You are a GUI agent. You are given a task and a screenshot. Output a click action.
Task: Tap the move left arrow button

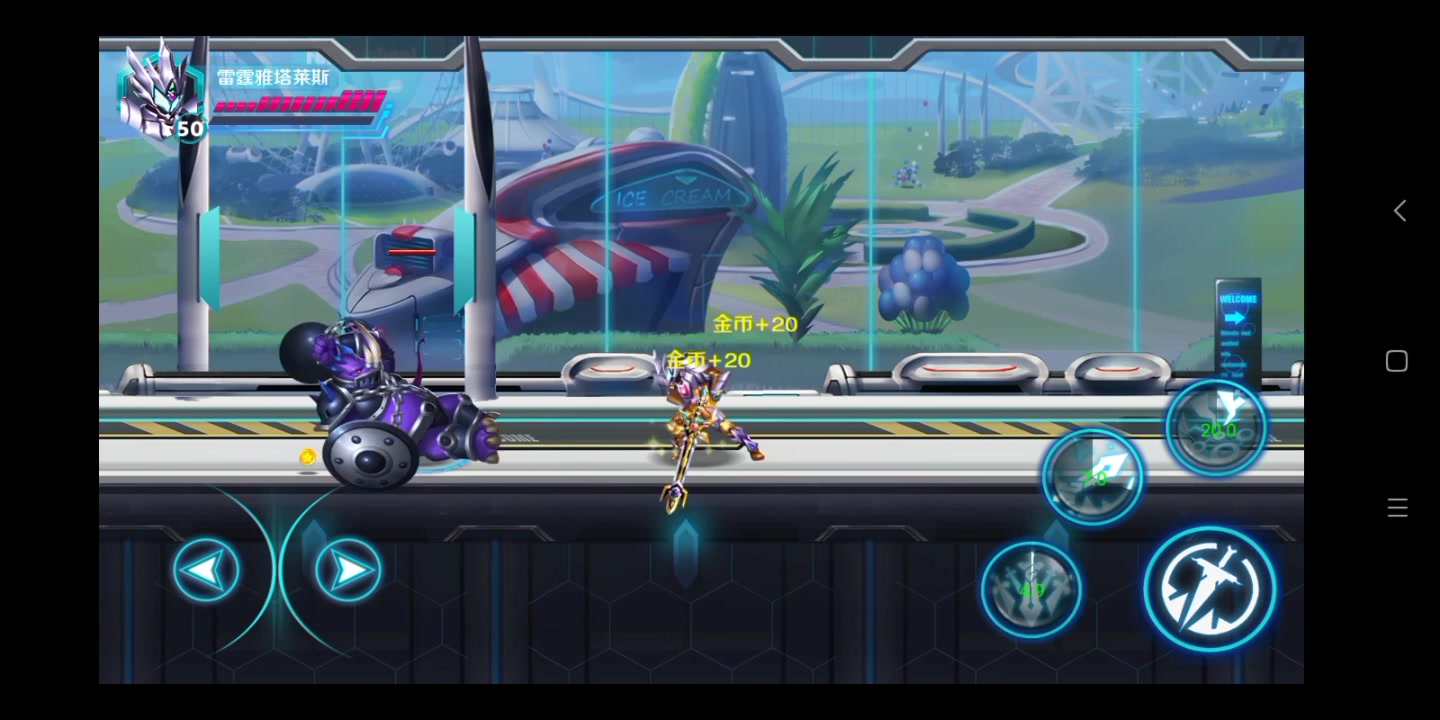(206, 570)
